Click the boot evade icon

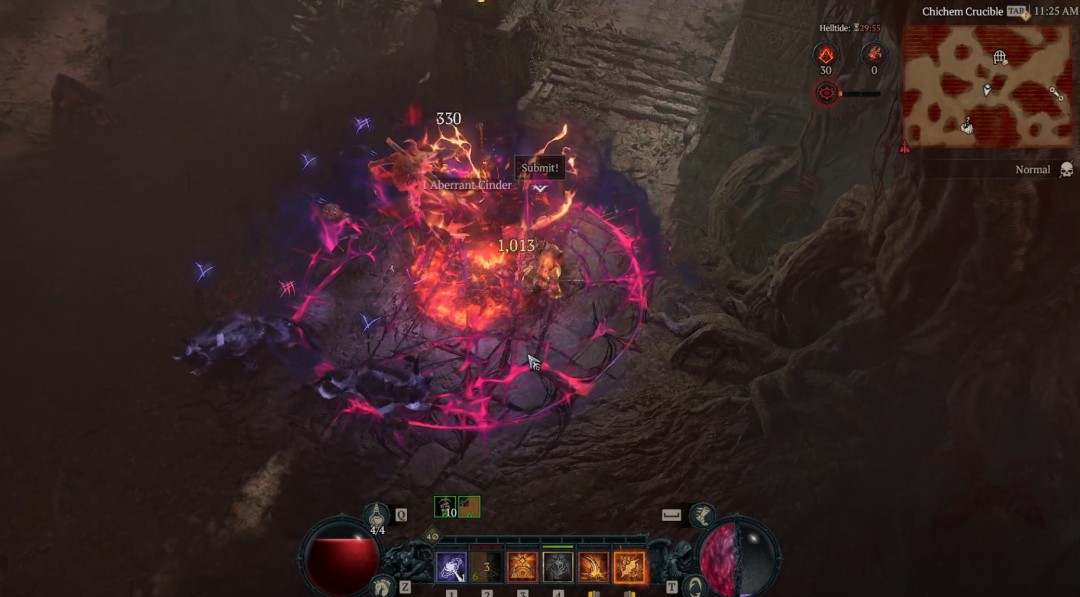[x=703, y=515]
